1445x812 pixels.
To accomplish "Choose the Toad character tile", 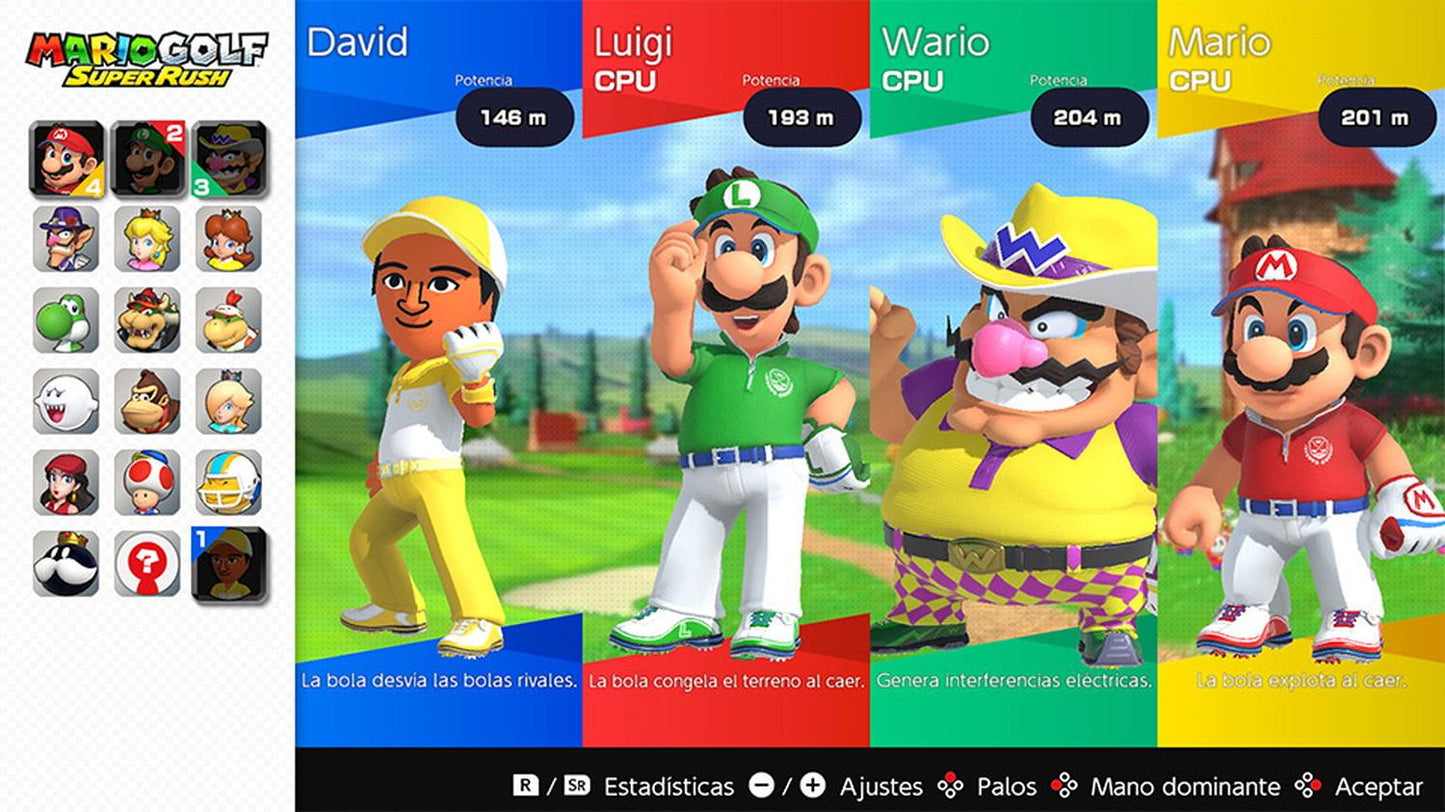I will coord(147,482).
